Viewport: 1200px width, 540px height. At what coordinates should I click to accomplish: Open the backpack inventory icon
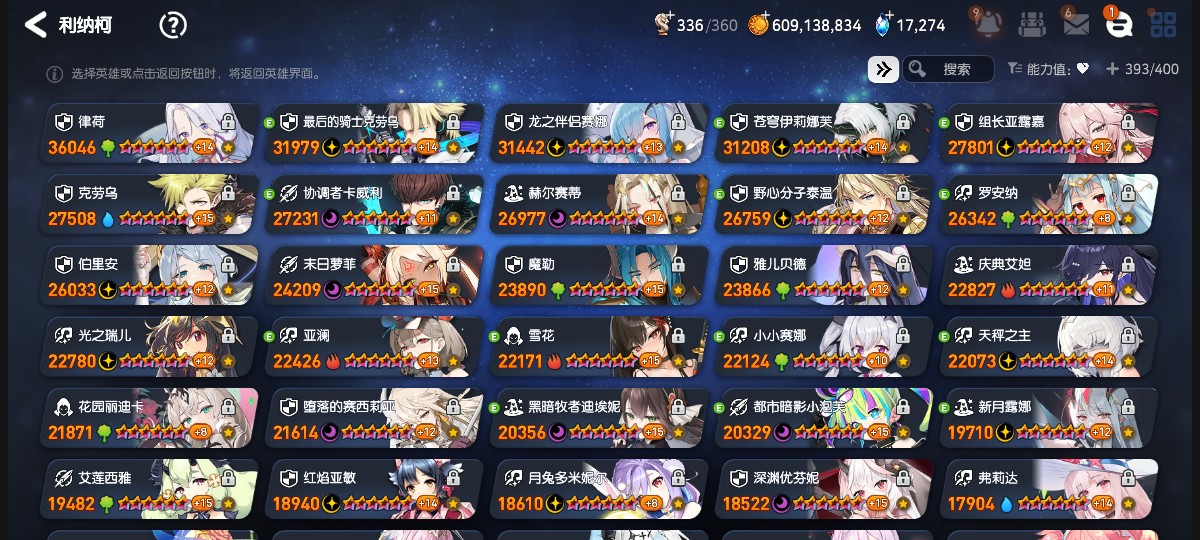[x=1032, y=25]
